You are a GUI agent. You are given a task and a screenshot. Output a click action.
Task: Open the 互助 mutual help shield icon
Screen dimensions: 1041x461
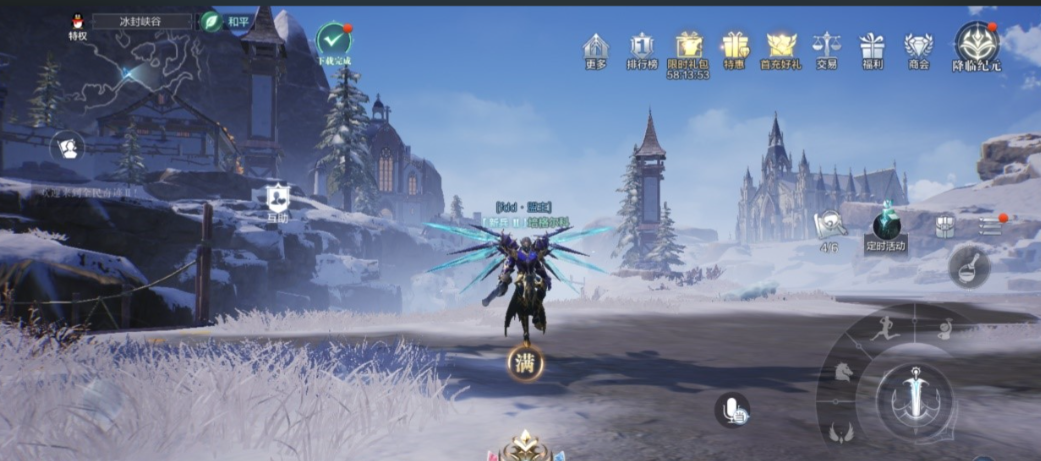pyautogui.click(x=277, y=199)
